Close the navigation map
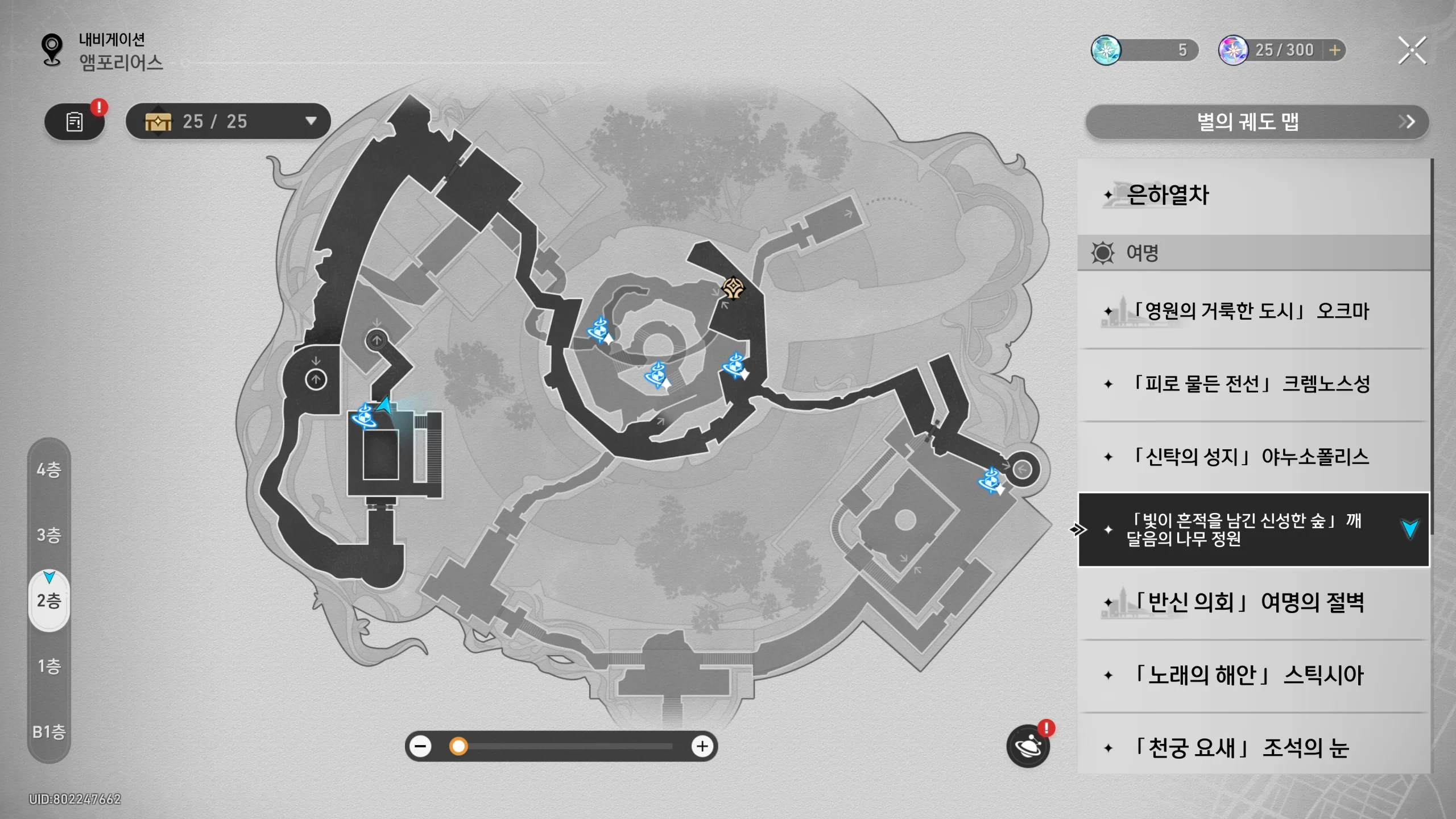This screenshot has width=1456, height=819. pos(1412,51)
